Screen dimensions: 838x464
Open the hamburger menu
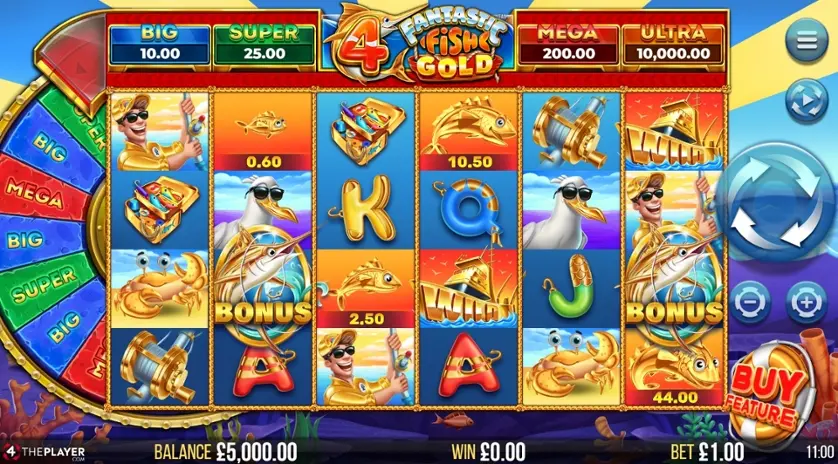click(806, 43)
